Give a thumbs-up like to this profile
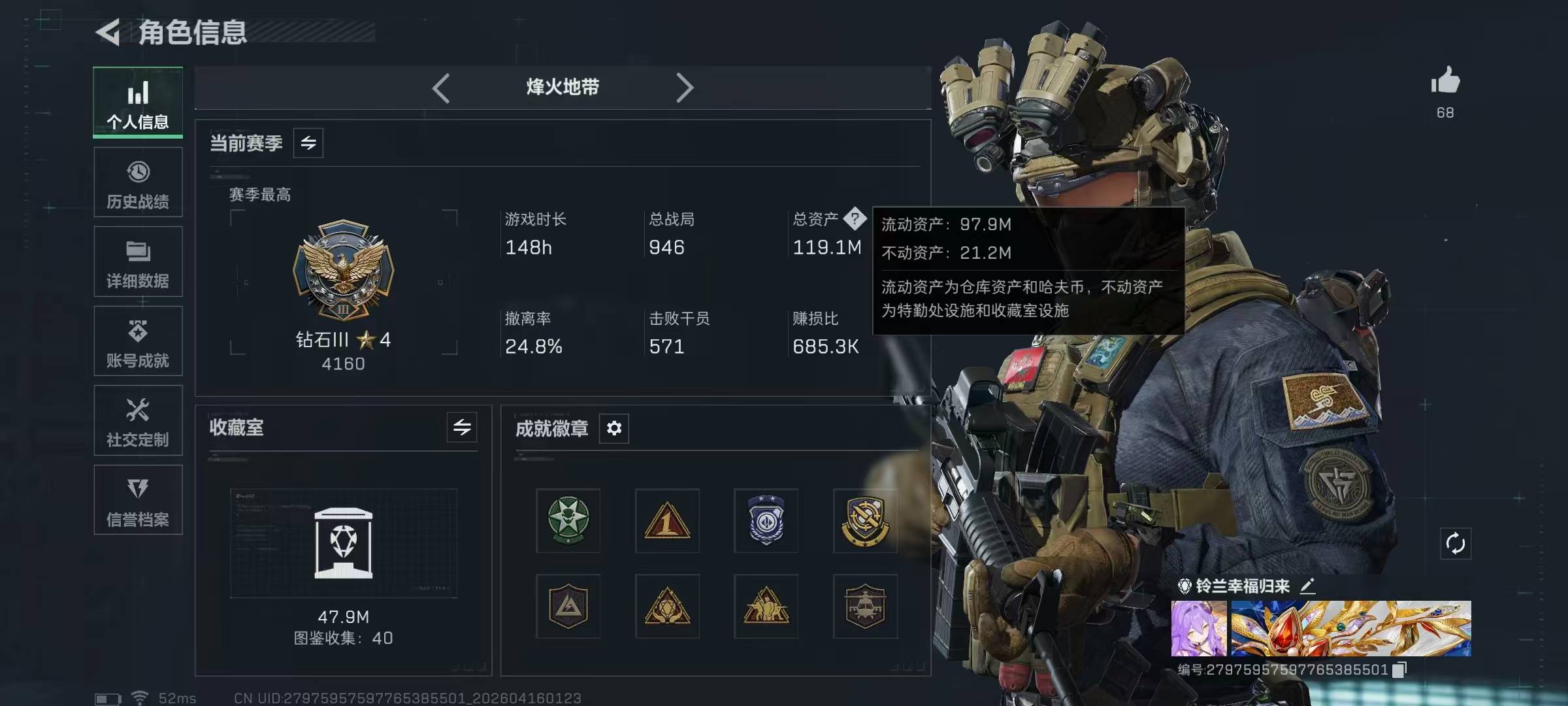The width and height of the screenshot is (1568, 706). tap(1445, 82)
